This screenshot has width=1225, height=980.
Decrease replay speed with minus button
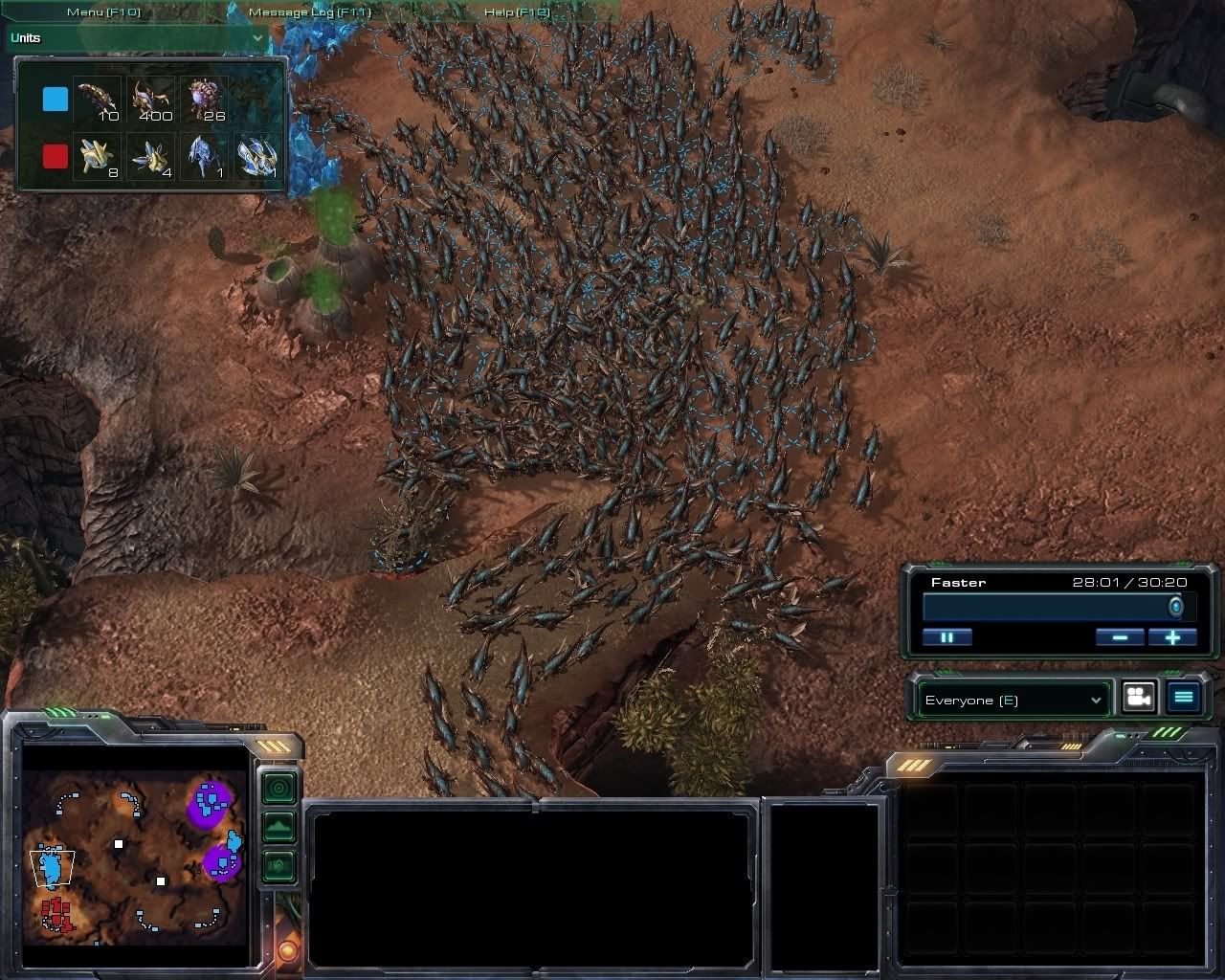(x=1120, y=637)
